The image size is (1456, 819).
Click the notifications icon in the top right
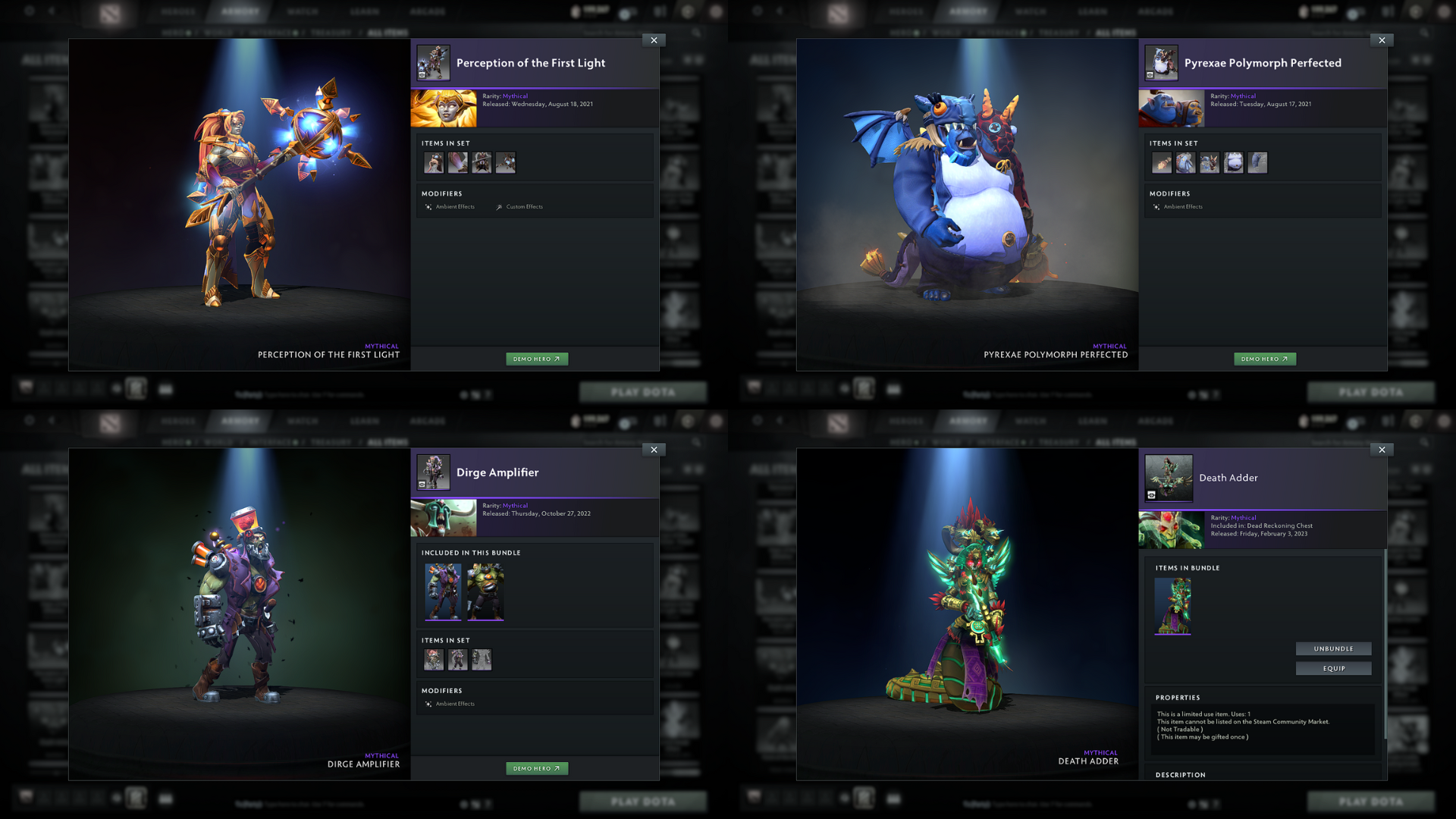pyautogui.click(x=661, y=11)
